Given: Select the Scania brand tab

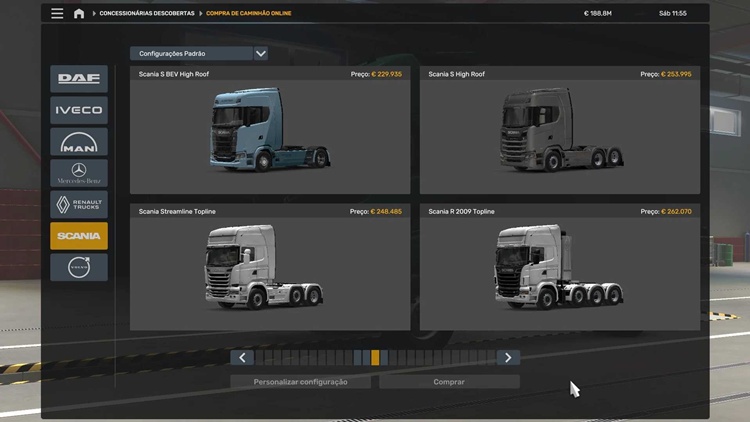Looking at the screenshot, I should click(79, 236).
